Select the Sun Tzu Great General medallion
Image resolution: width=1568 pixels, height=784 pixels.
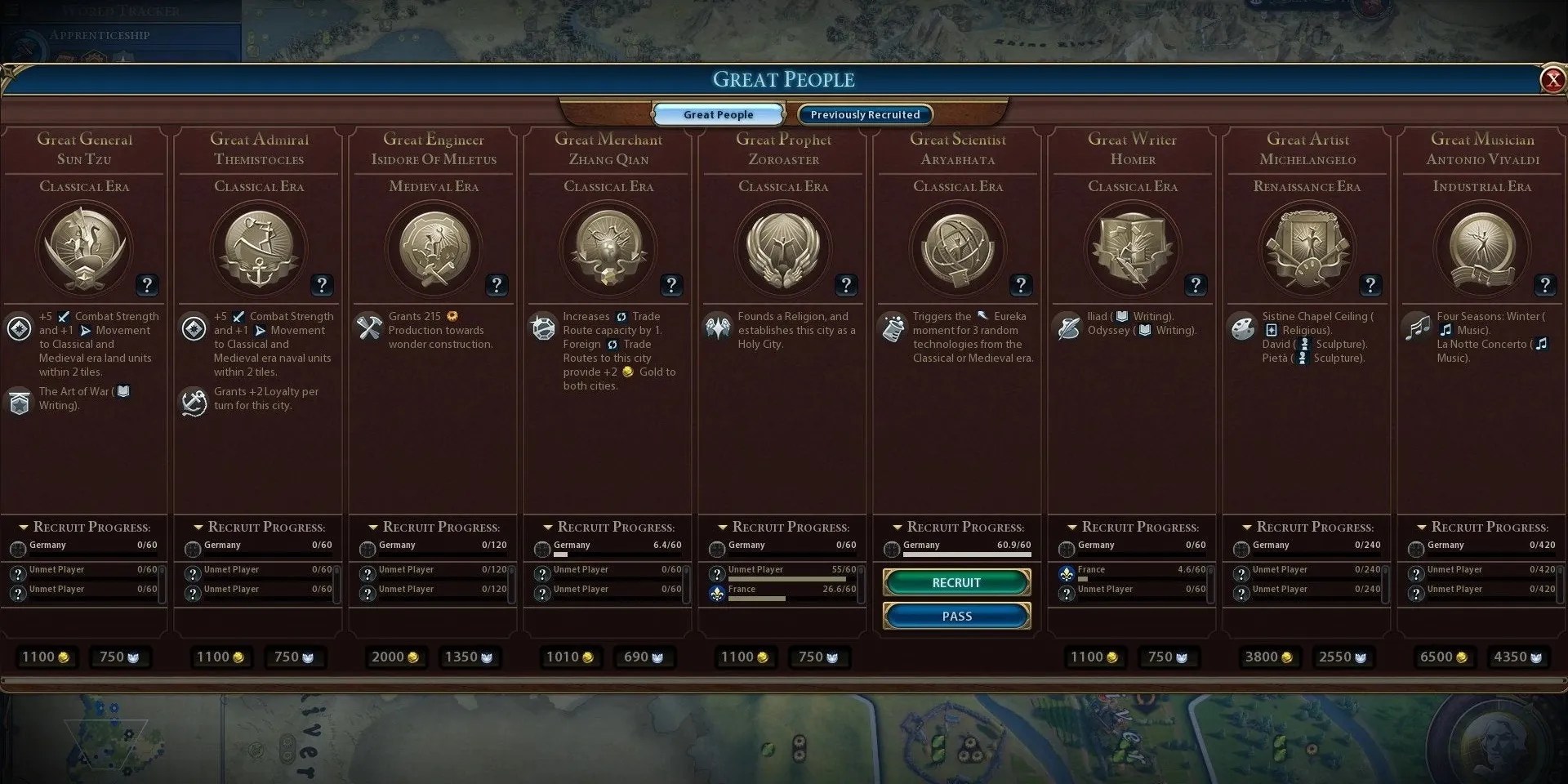[x=84, y=249]
